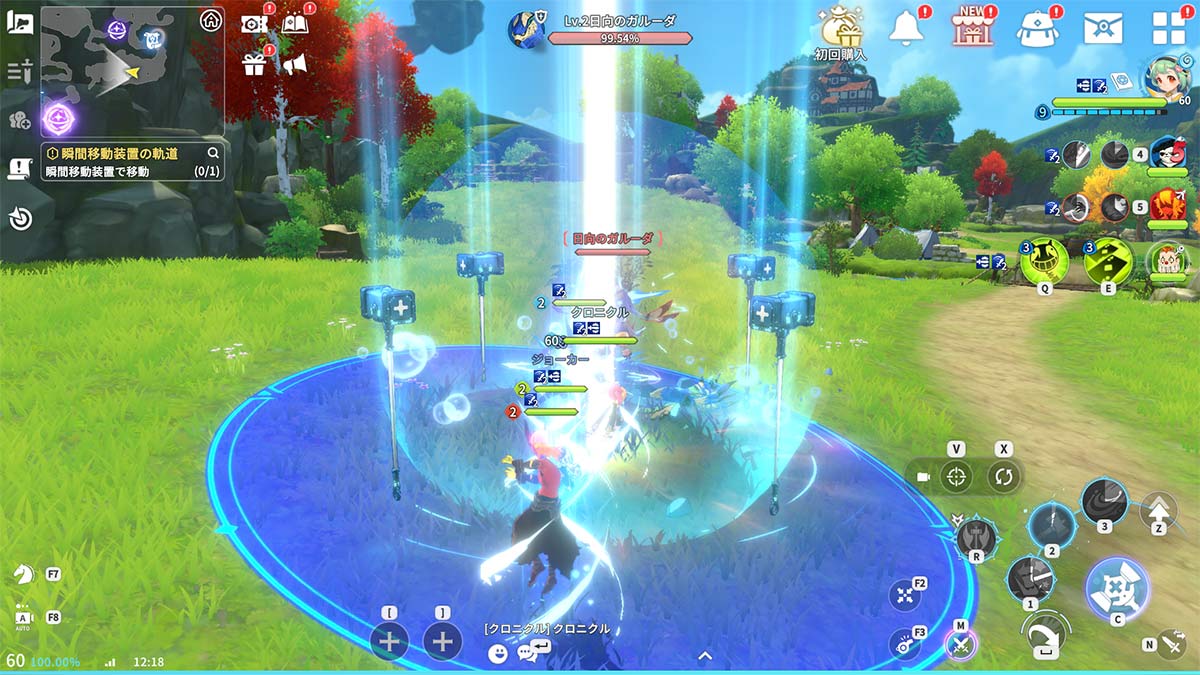Toggle the target lock-on crosshair button
Viewport: 1200px width, 675px height.
(957, 477)
